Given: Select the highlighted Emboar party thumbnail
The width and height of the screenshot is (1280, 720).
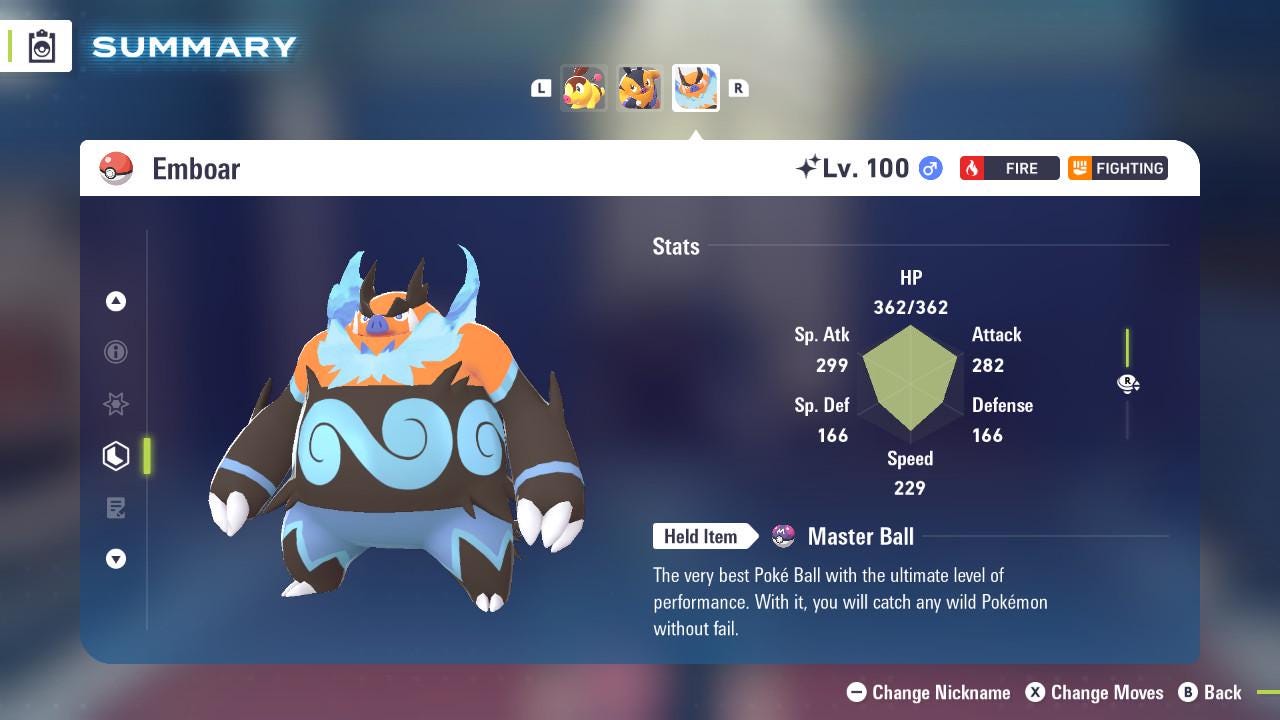Looking at the screenshot, I should (x=696, y=88).
